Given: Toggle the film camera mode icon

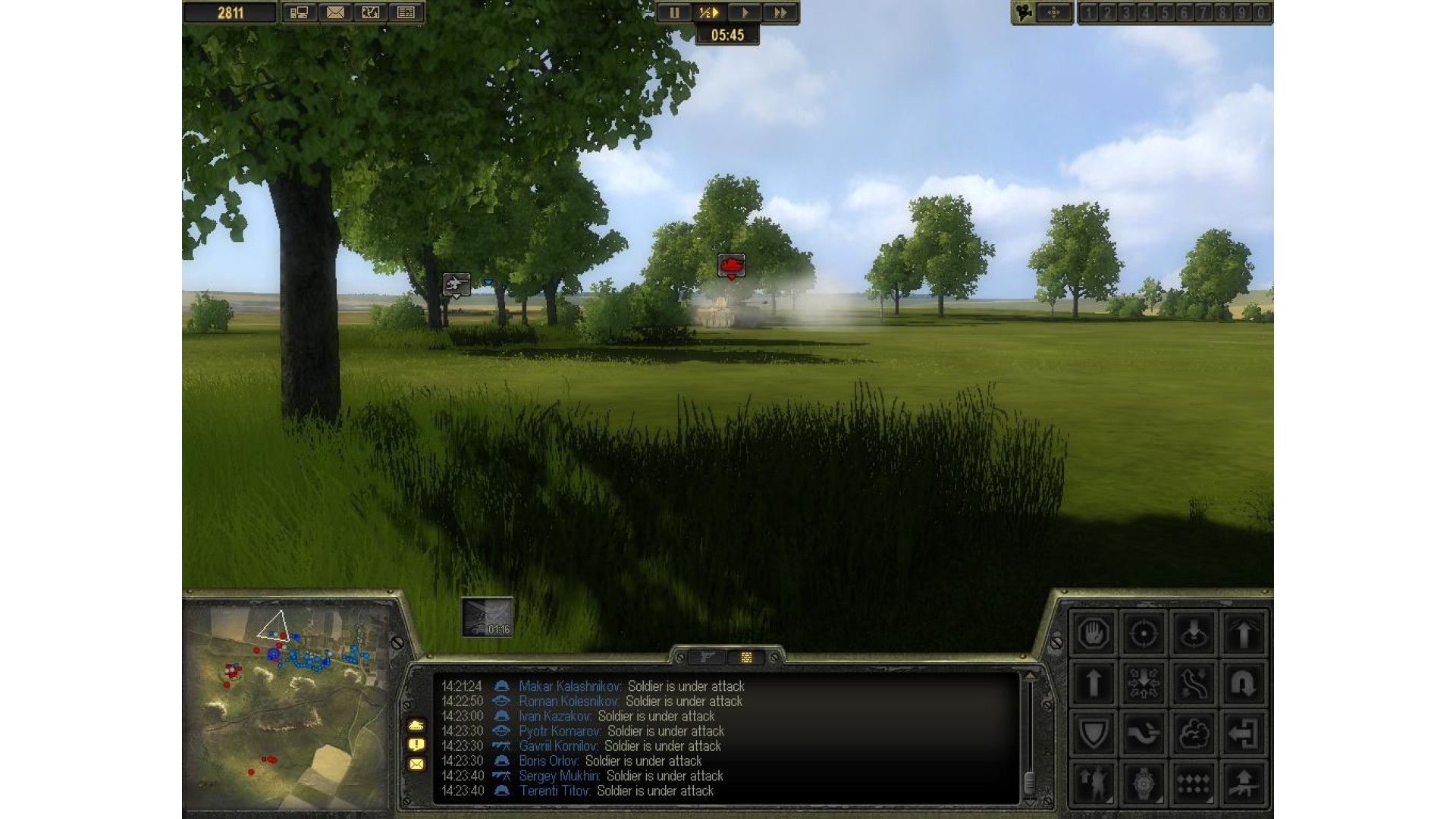Looking at the screenshot, I should [x=1025, y=13].
